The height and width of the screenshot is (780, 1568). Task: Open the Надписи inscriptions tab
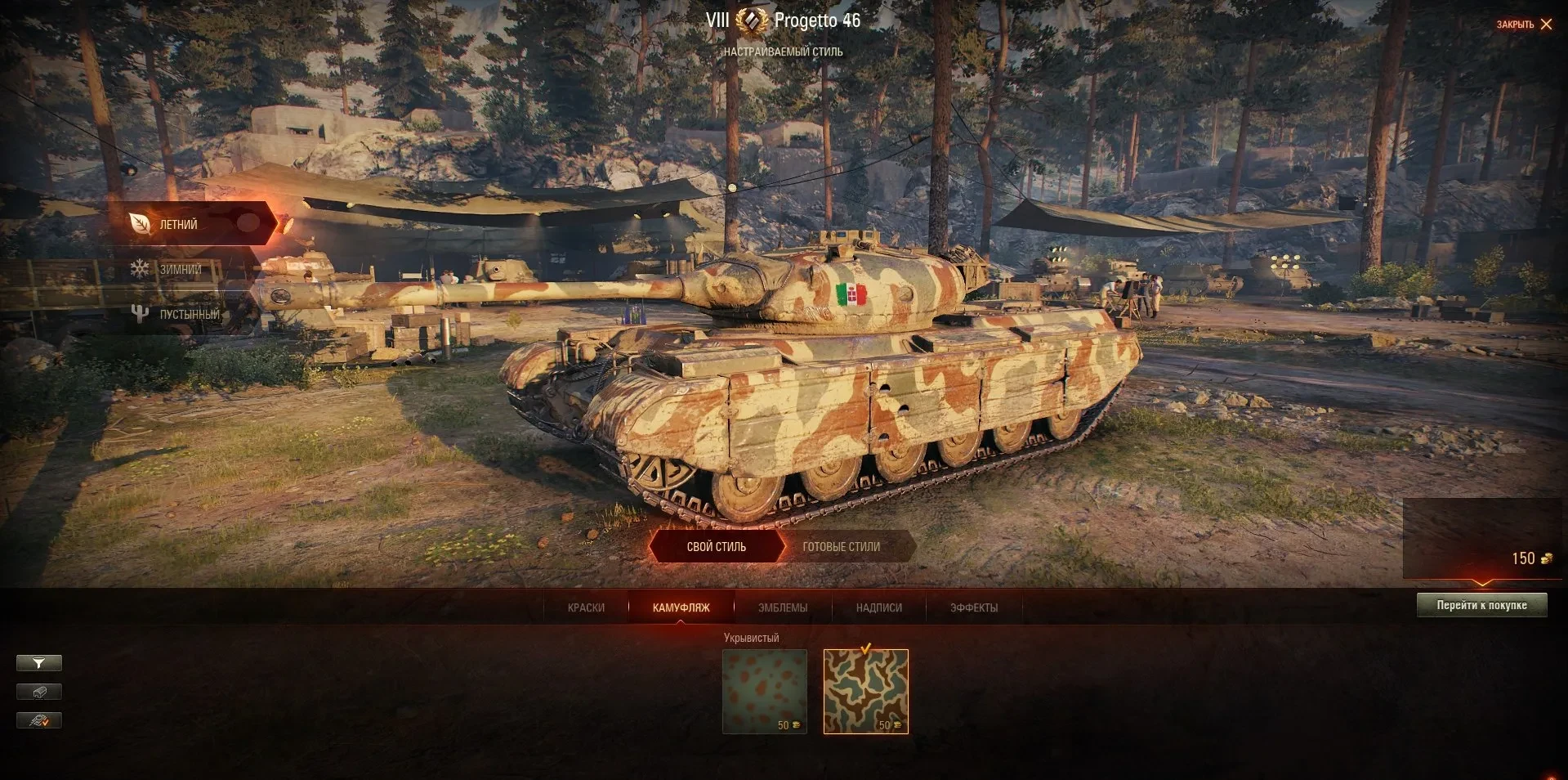point(878,607)
